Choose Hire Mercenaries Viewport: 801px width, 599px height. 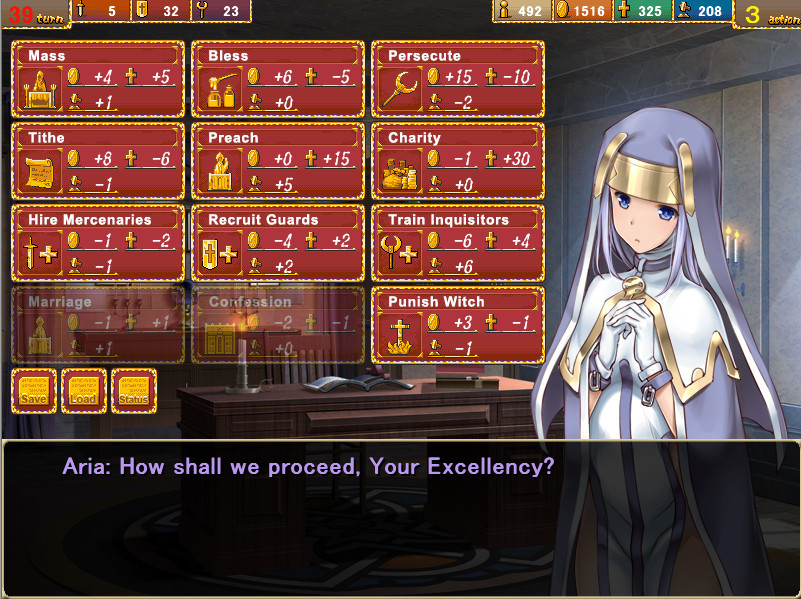[x=98, y=243]
